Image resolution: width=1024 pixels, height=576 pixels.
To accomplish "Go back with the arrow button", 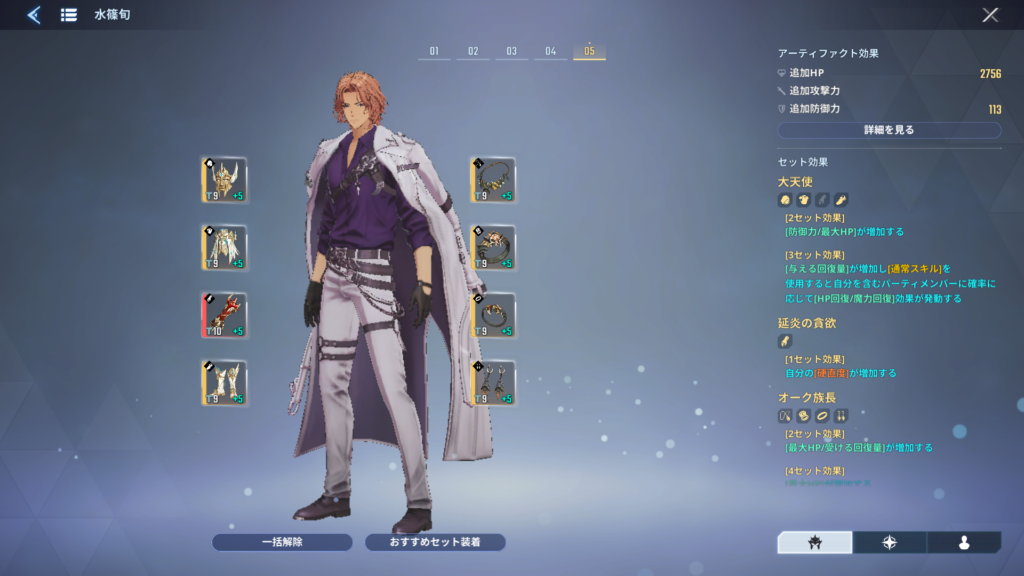I will (x=33, y=15).
